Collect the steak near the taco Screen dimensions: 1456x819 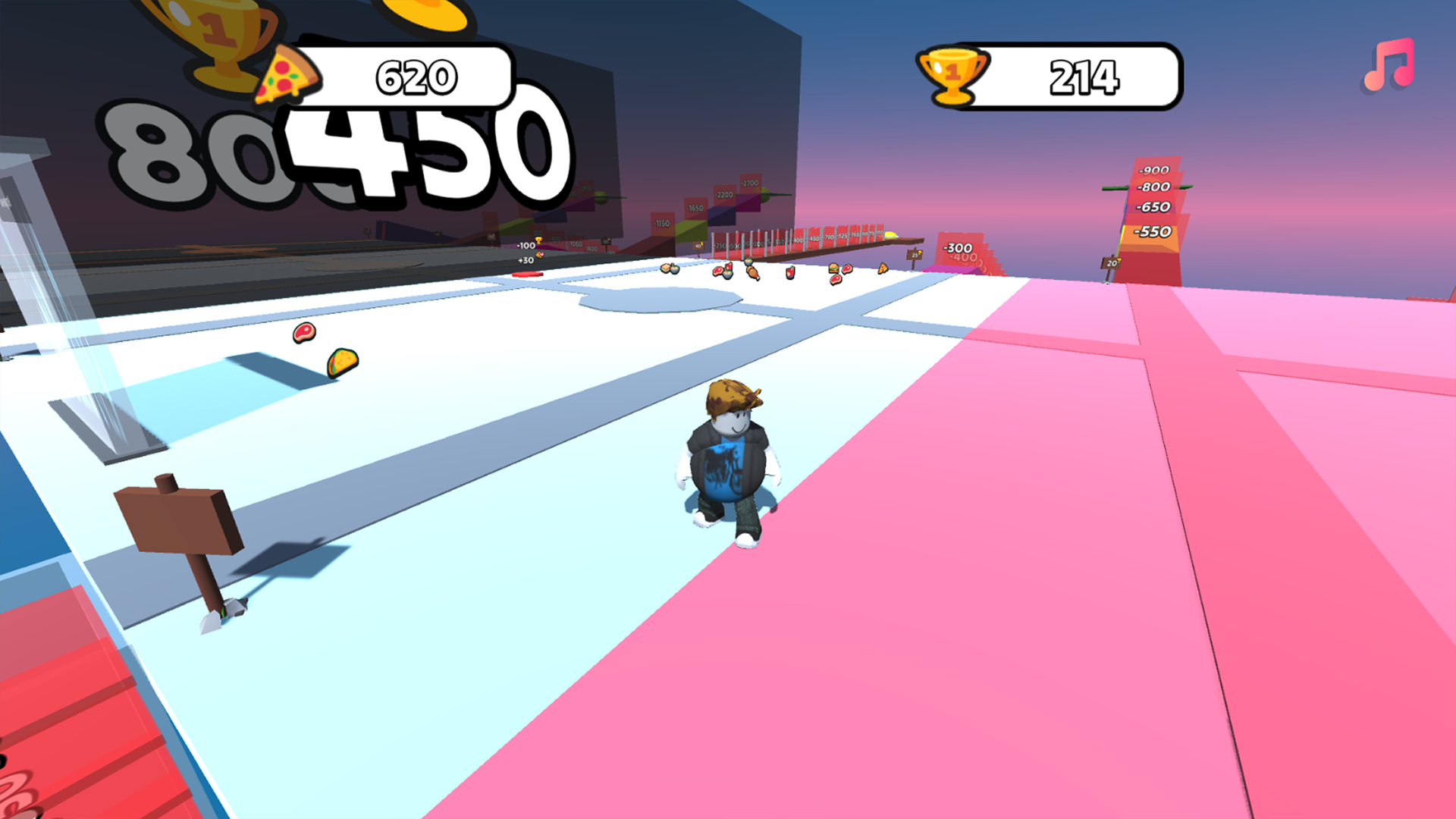point(303,334)
